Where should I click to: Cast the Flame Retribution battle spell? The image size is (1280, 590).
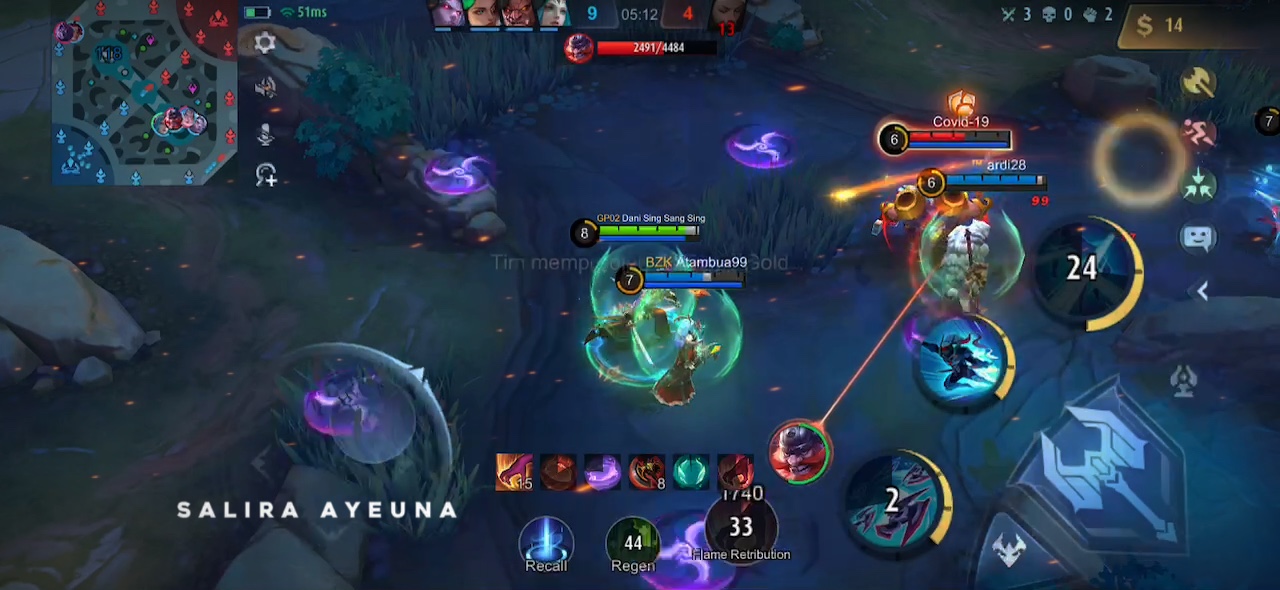[741, 528]
